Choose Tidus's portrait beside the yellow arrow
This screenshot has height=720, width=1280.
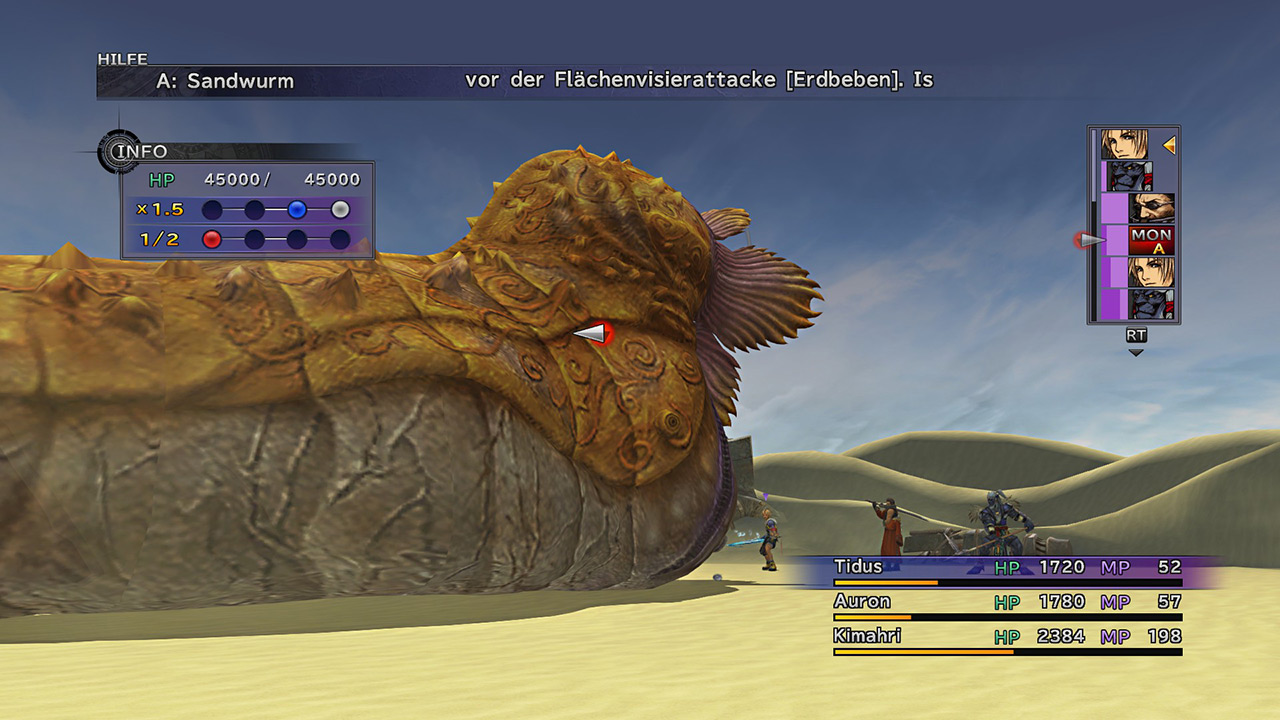(x=1125, y=145)
